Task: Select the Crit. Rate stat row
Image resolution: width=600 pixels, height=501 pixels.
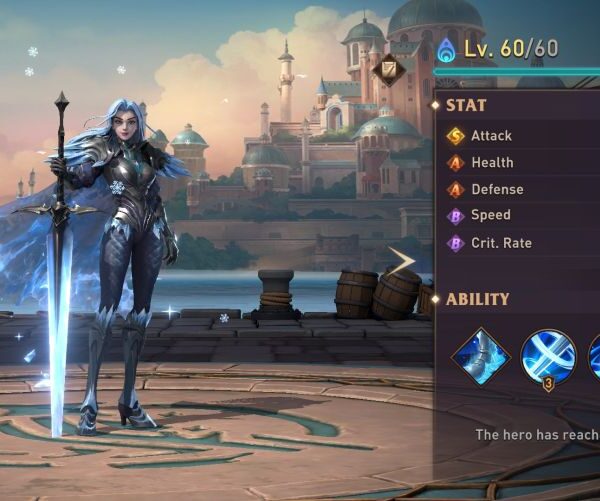Action: [x=501, y=243]
